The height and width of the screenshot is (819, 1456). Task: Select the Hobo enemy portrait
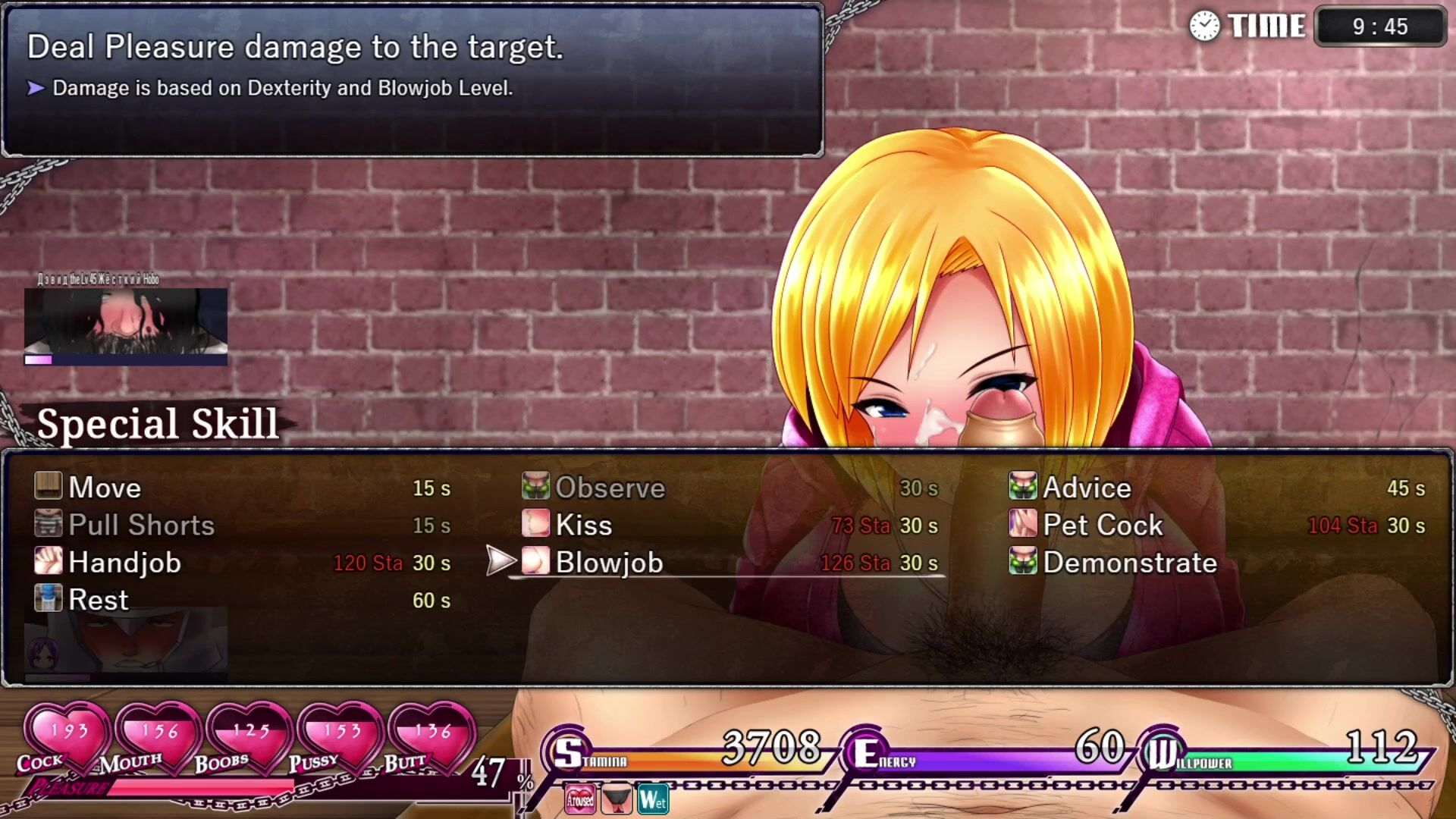pos(126,322)
